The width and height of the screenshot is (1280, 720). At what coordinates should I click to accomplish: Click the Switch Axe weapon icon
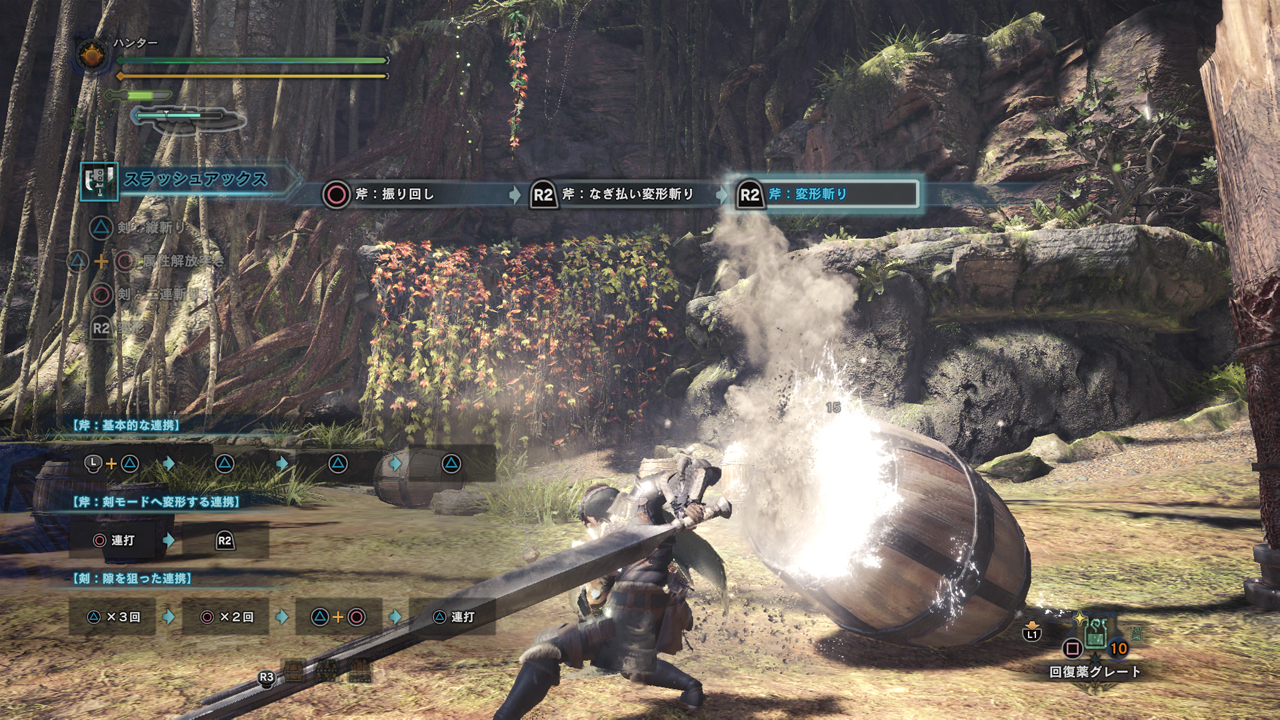[x=99, y=181]
